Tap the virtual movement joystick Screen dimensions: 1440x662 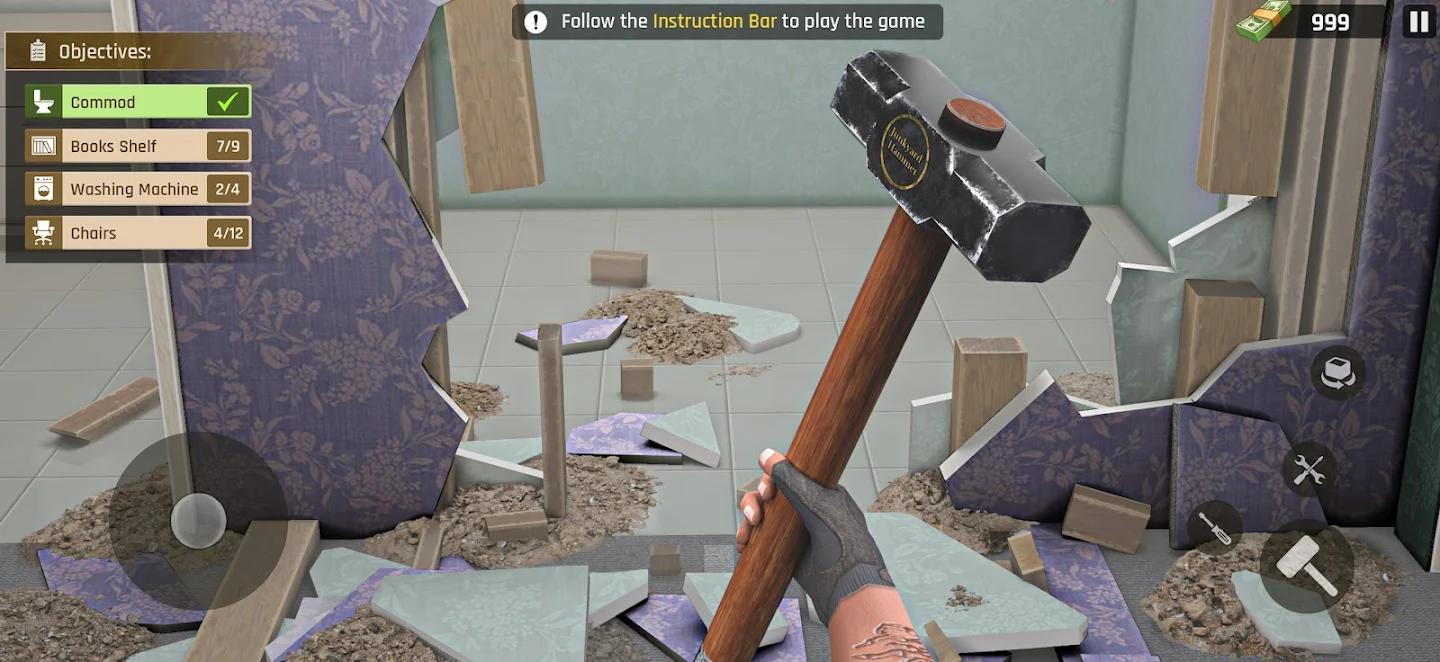198,520
